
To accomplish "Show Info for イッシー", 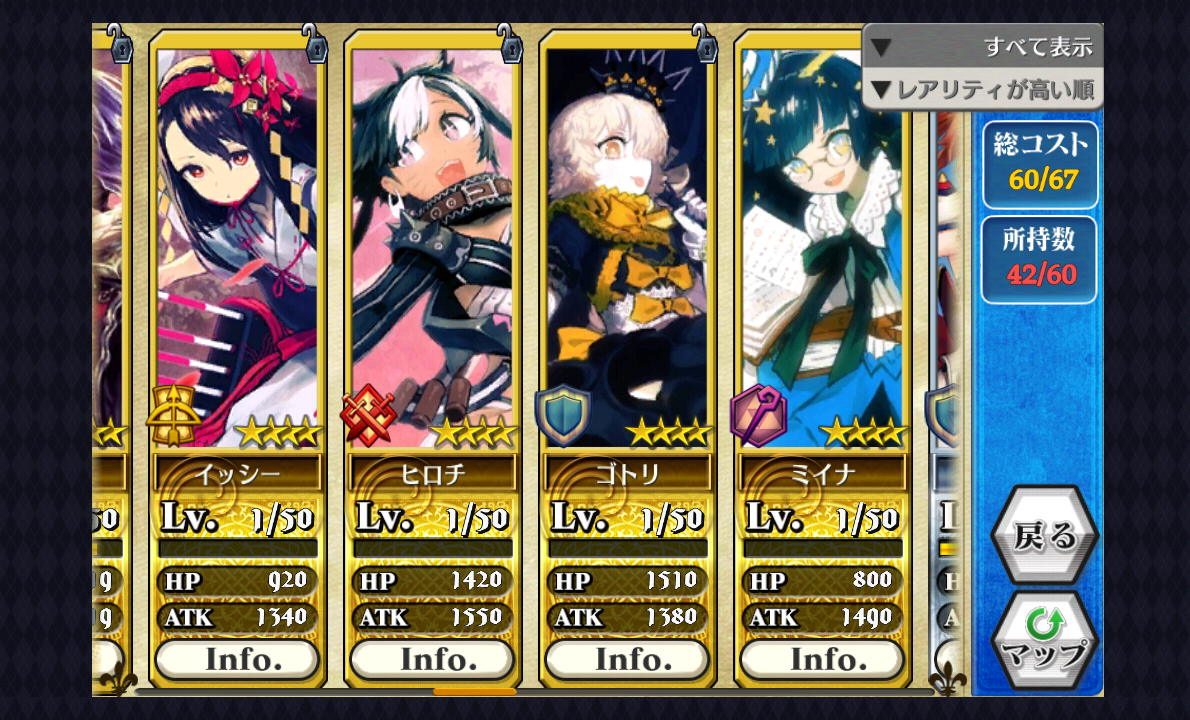I will coord(237,660).
